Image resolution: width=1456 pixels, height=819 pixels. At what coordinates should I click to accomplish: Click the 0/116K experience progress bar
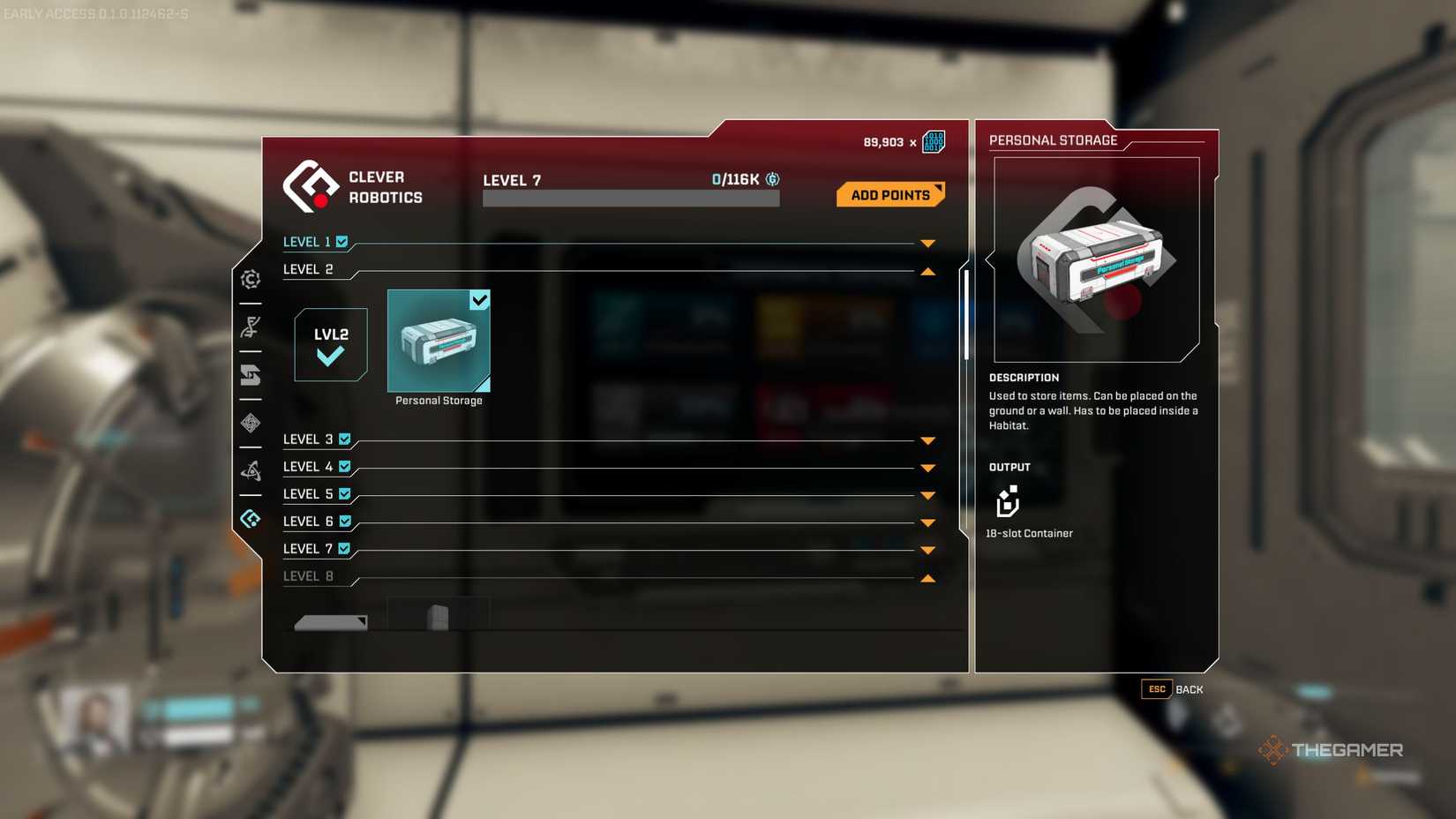(630, 197)
